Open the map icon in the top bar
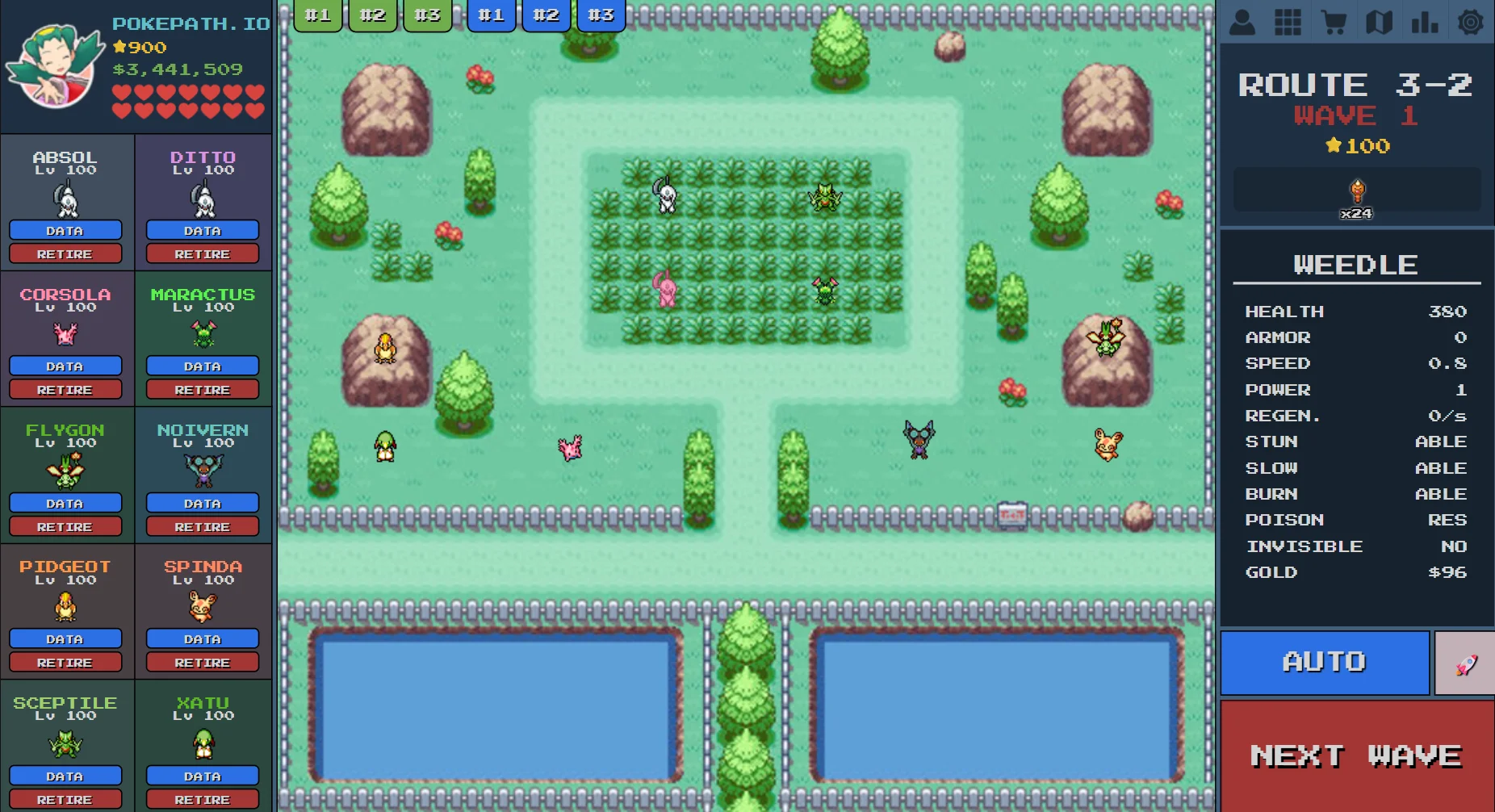1495x812 pixels. coord(1380,22)
